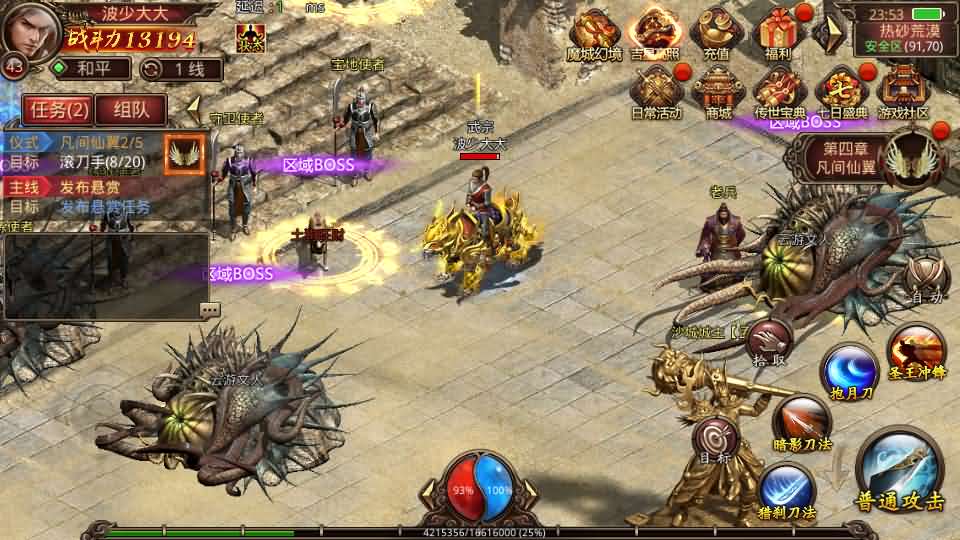Open the chat box options button
Viewport: 960px width, 540px height.
[209, 310]
